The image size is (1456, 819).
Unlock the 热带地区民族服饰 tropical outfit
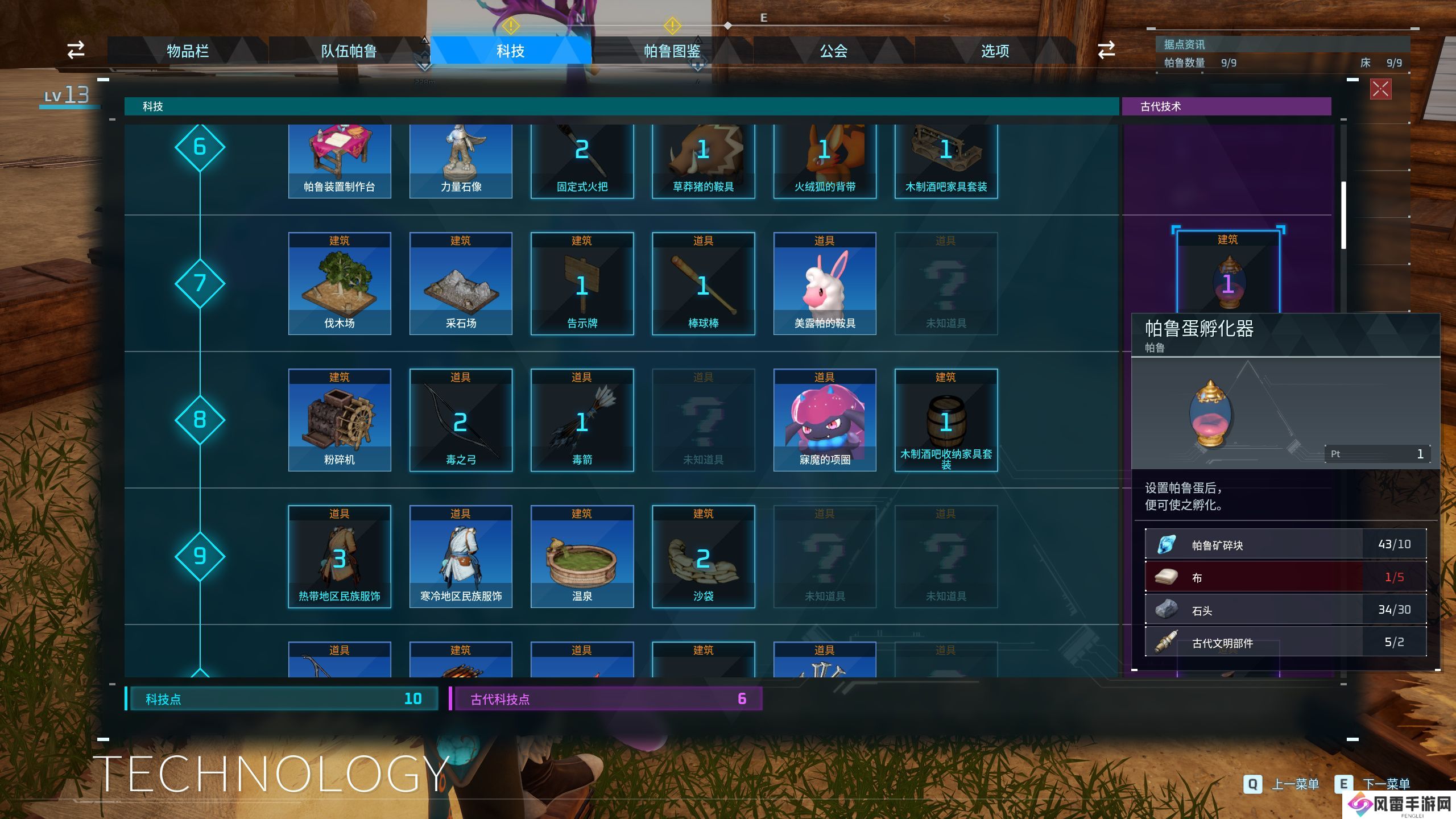(x=340, y=556)
